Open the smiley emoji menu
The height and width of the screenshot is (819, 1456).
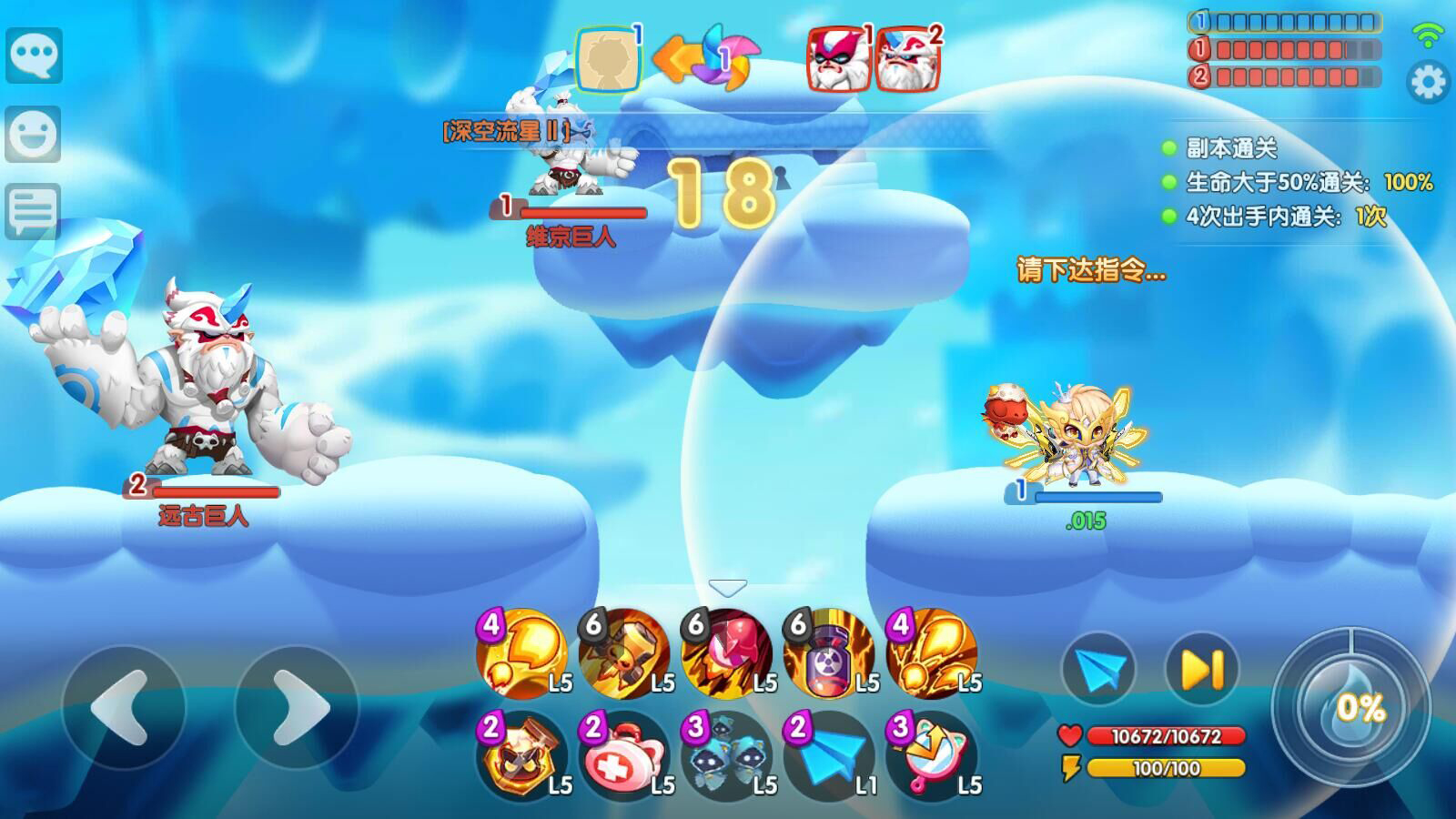pos(34,135)
